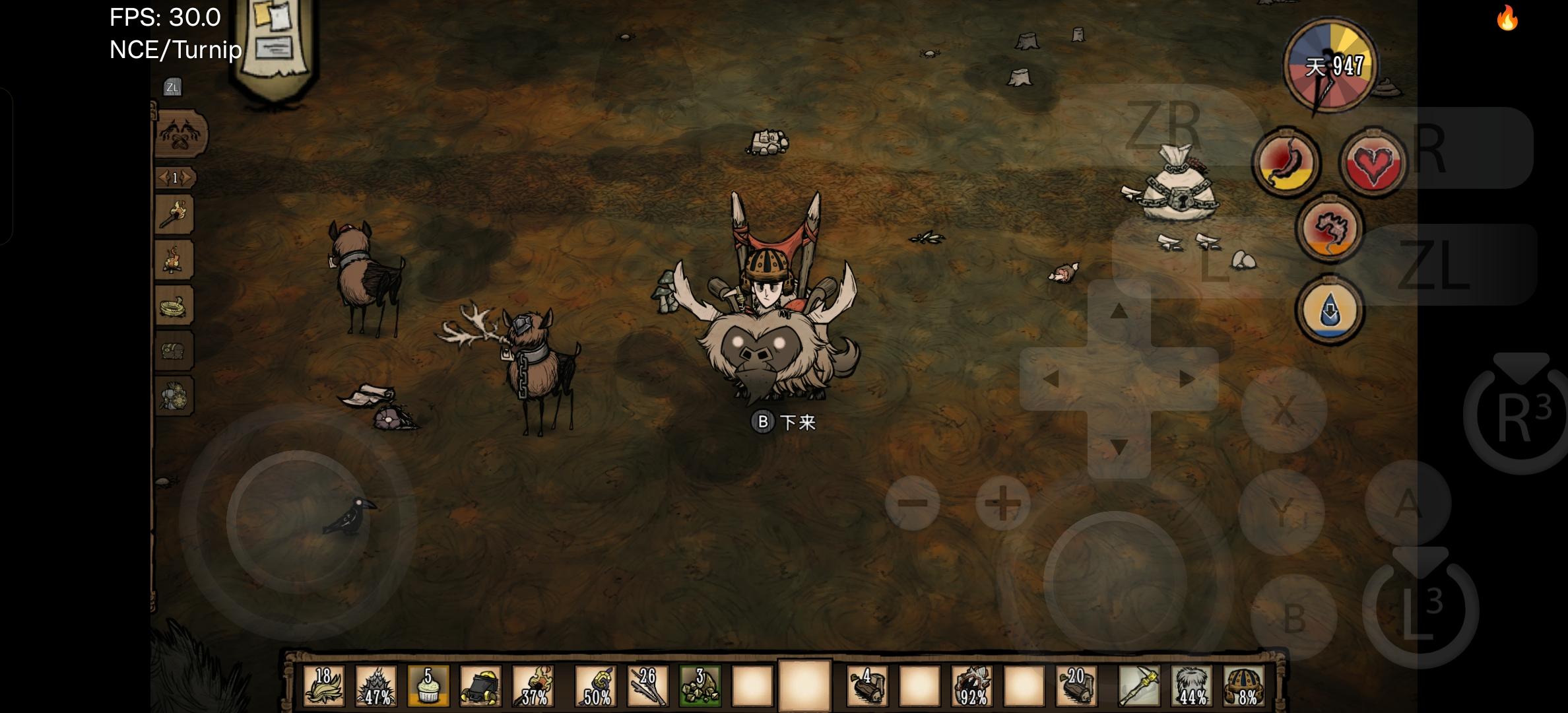Tap the emulator overlay plus button
1568x713 pixels.
[x=1002, y=504]
